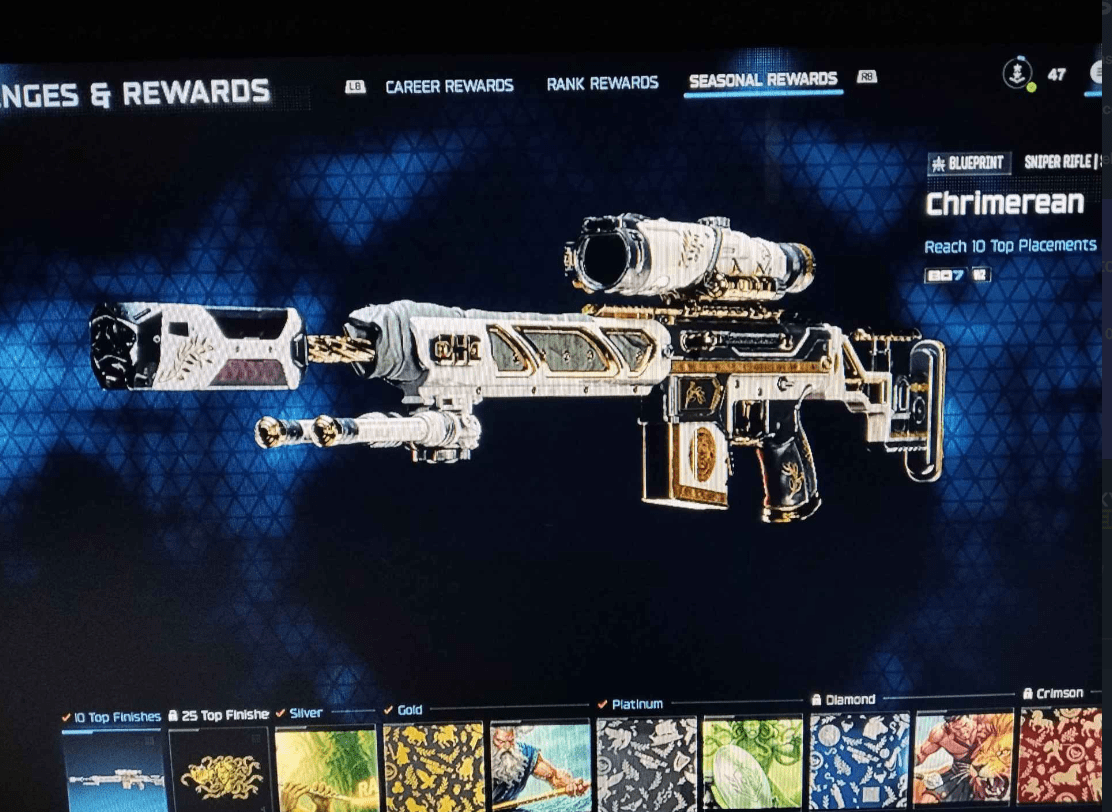Click the player rank emblem icon
Image resolution: width=1112 pixels, height=812 pixels.
[x=1018, y=74]
